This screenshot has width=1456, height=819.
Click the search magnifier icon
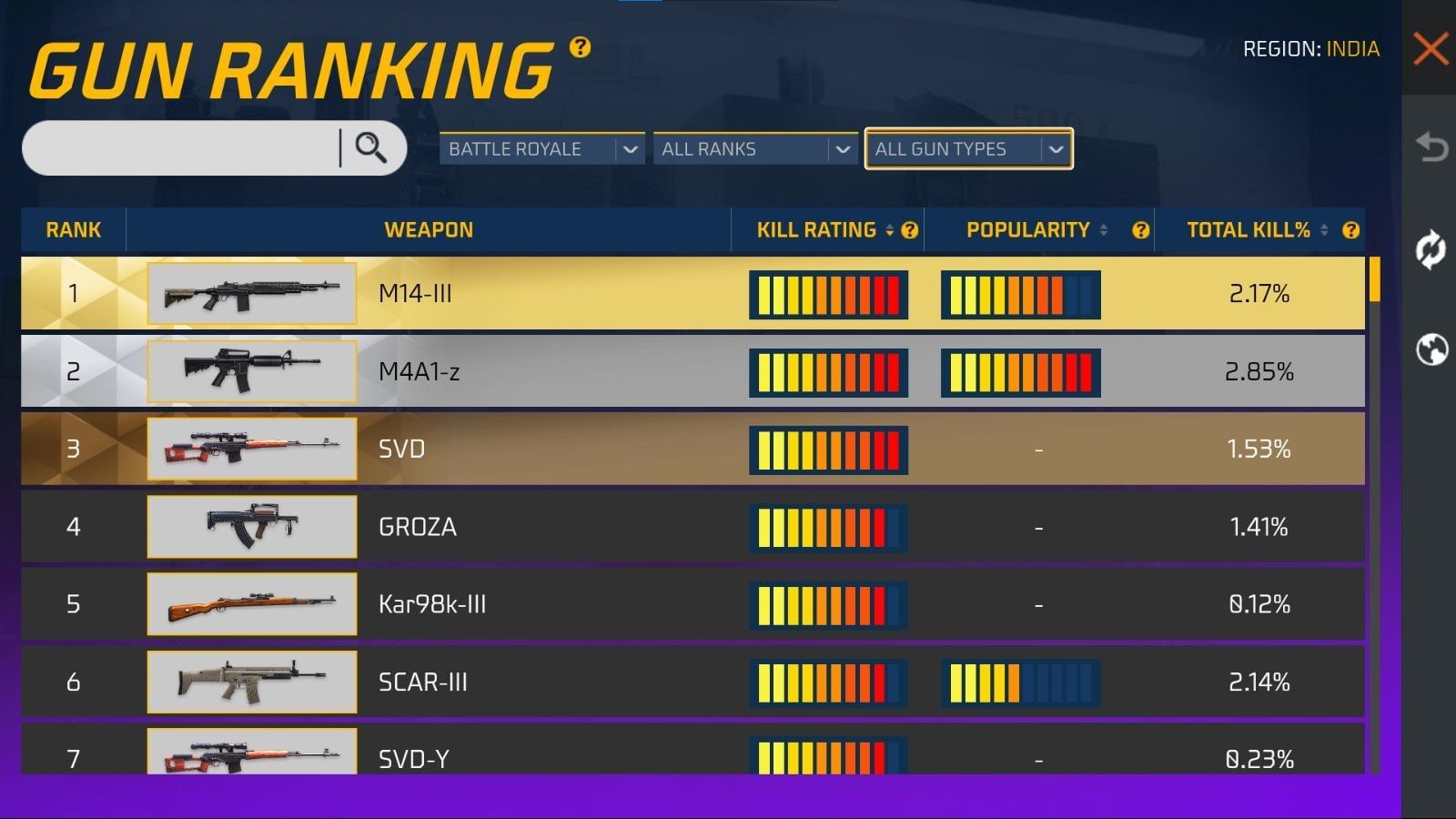370,148
